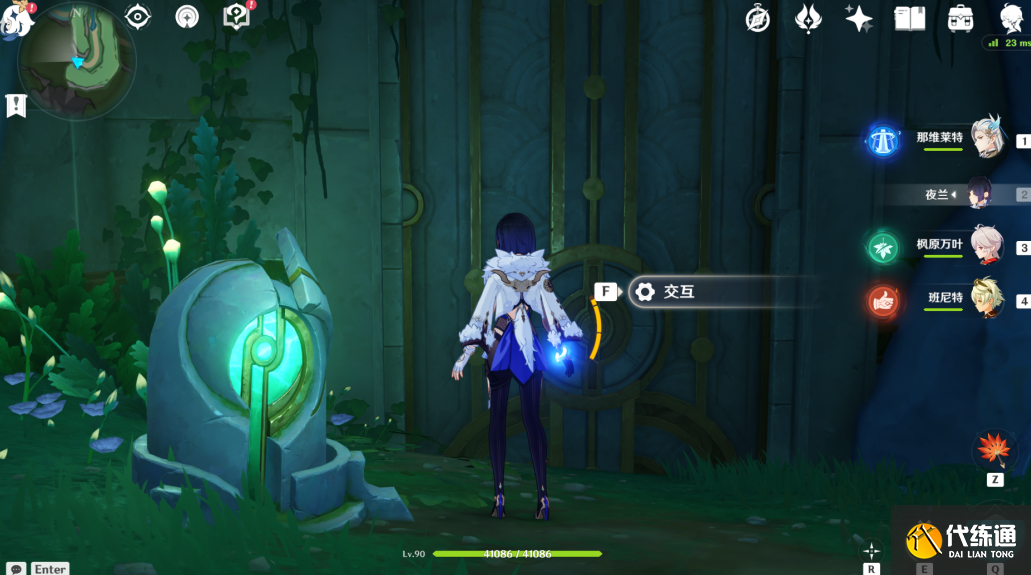Open the character screen head icon
The width and height of the screenshot is (1031, 575).
click(x=1010, y=19)
